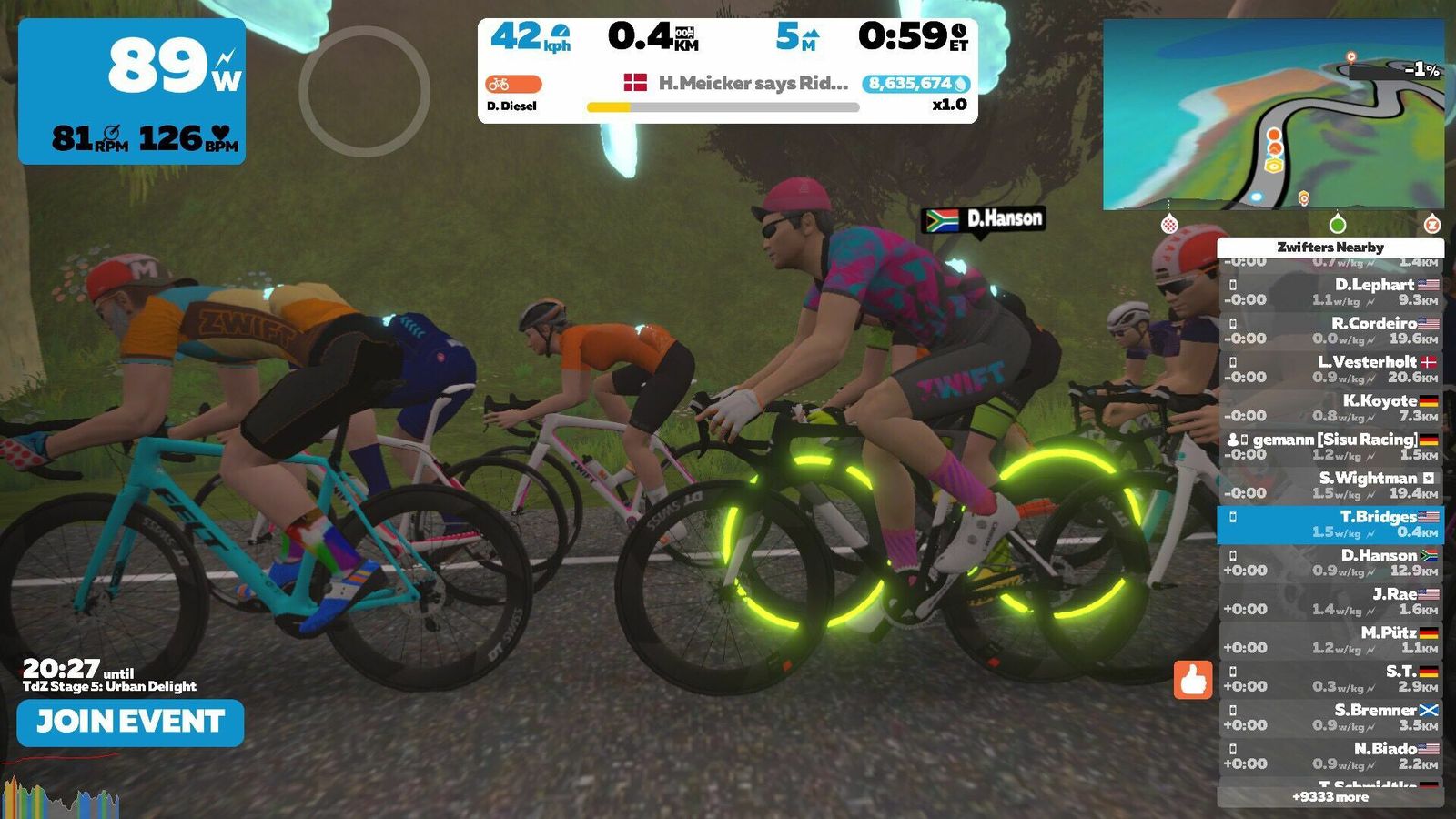Choose R.Cordeiro from the nearby riders

(1330, 330)
